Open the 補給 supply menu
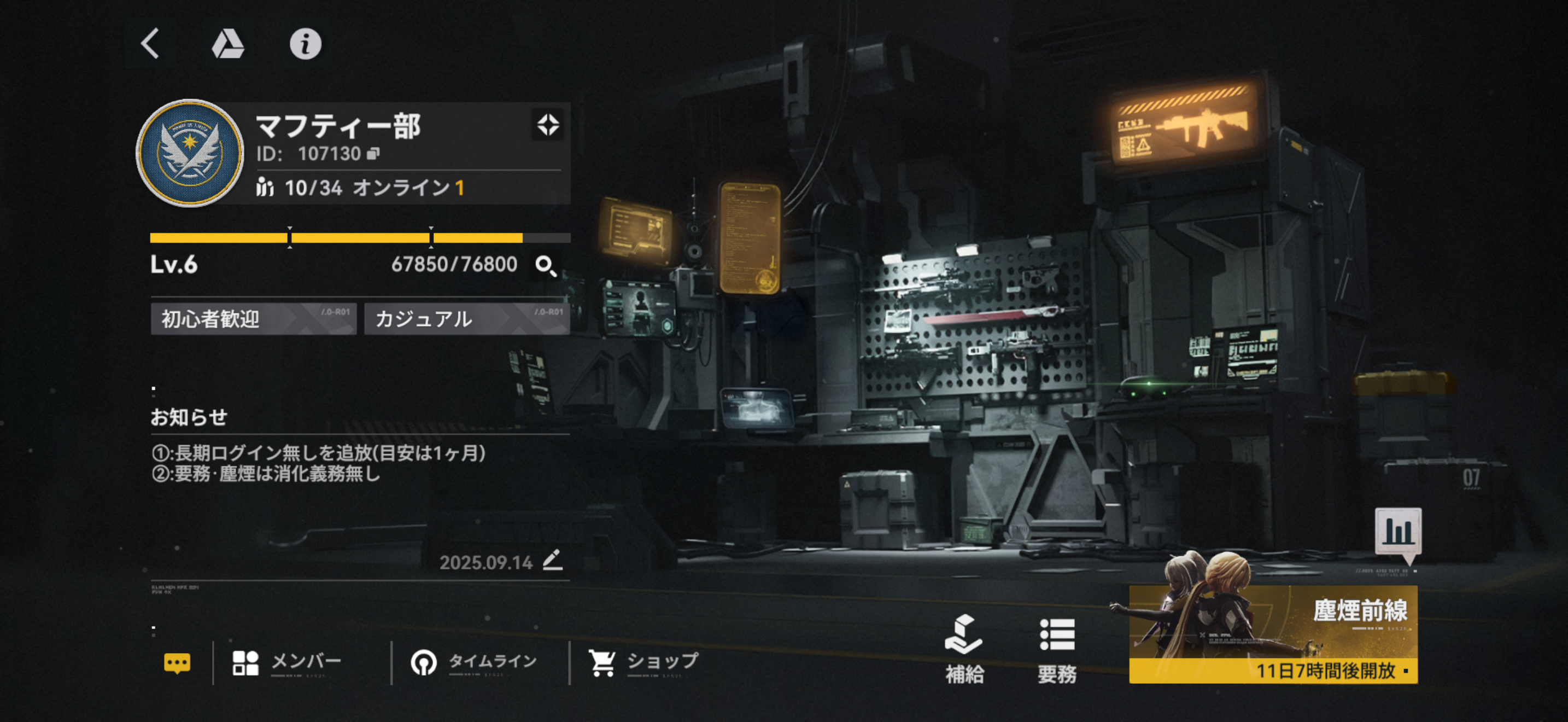Viewport: 1568px width, 722px height. coord(964,649)
